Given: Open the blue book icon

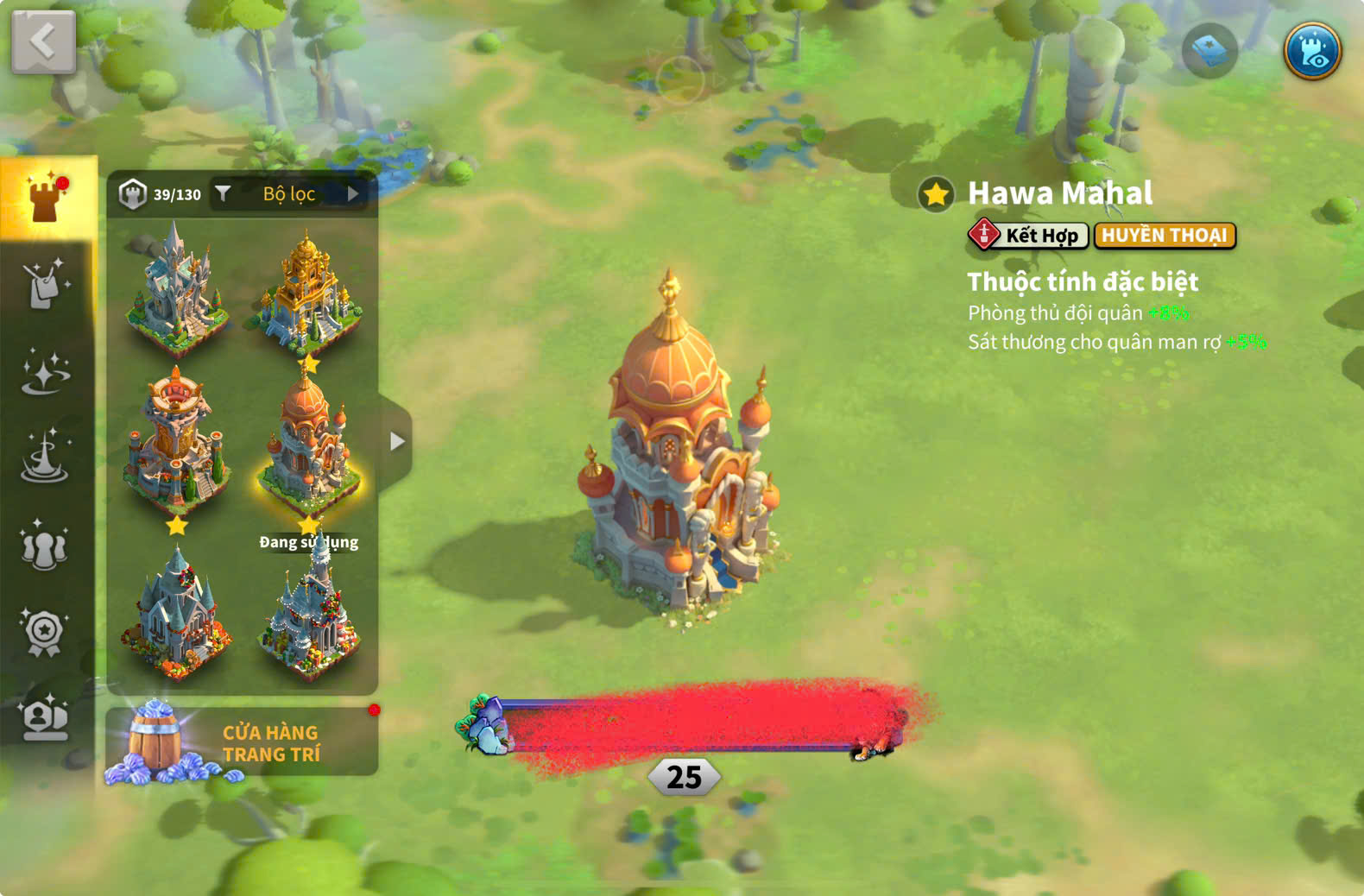Looking at the screenshot, I should click(1209, 51).
